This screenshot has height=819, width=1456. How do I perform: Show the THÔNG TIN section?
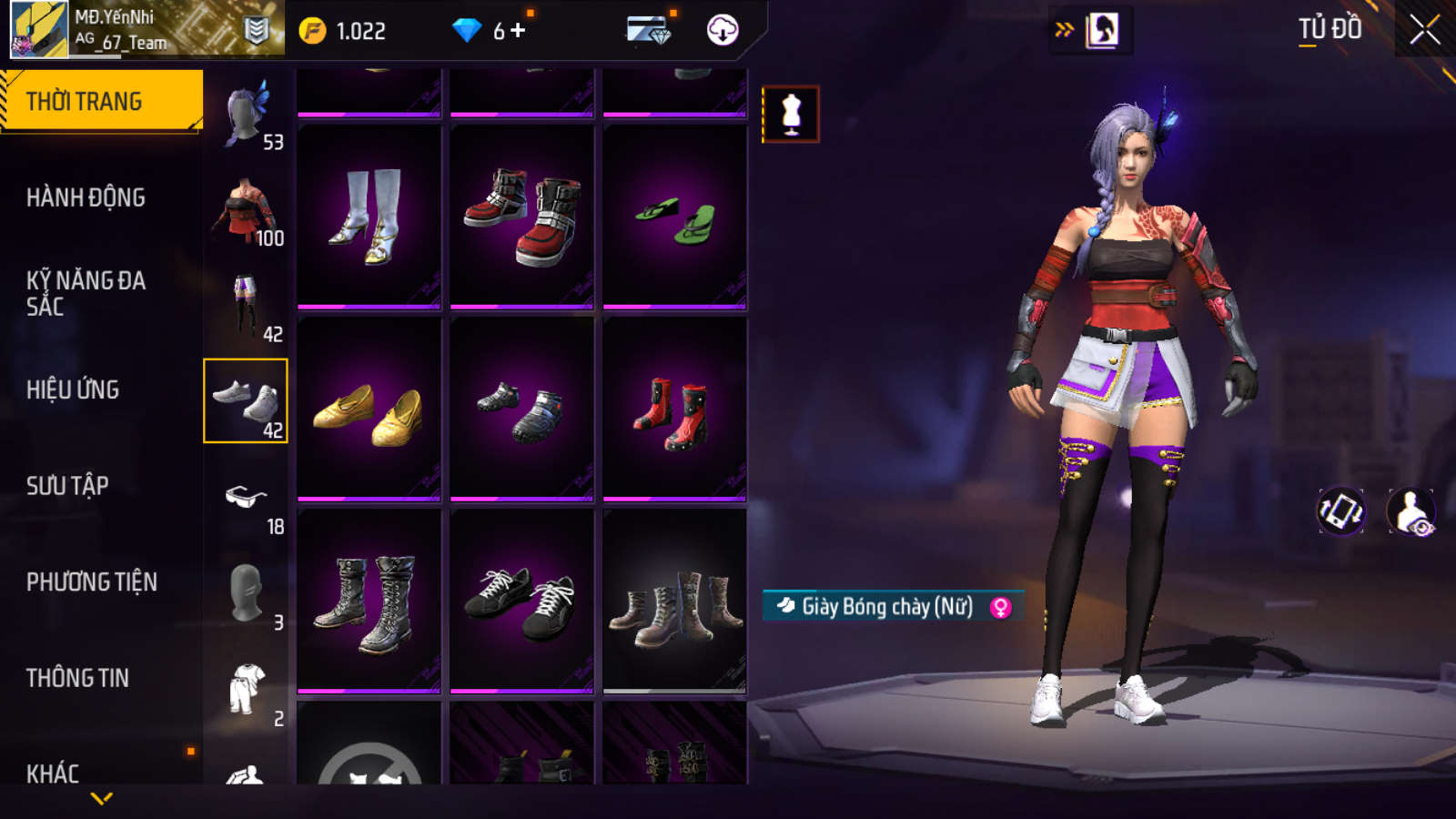pyautogui.click(x=77, y=678)
